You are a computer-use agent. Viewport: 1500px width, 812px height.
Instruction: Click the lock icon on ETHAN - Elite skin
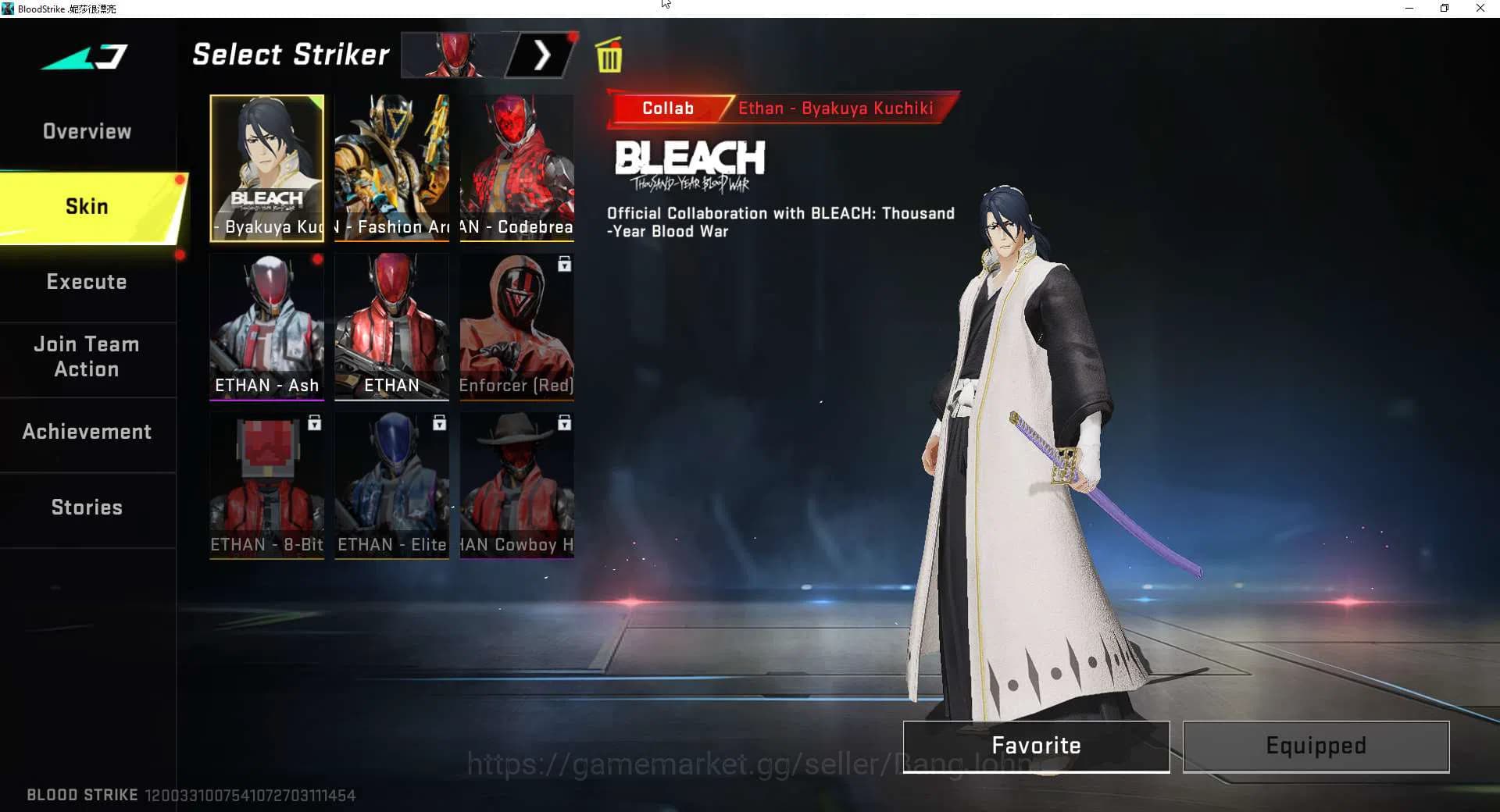tap(439, 423)
